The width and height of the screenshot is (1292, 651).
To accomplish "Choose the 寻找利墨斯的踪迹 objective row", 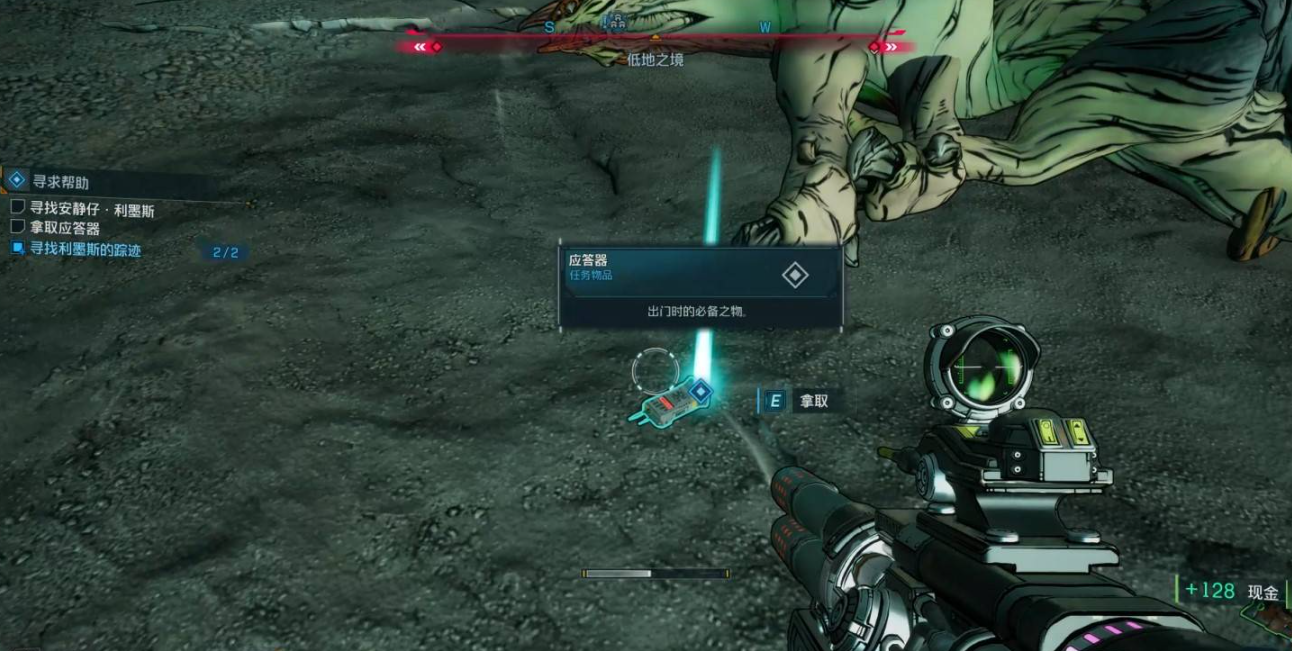I will (85, 250).
